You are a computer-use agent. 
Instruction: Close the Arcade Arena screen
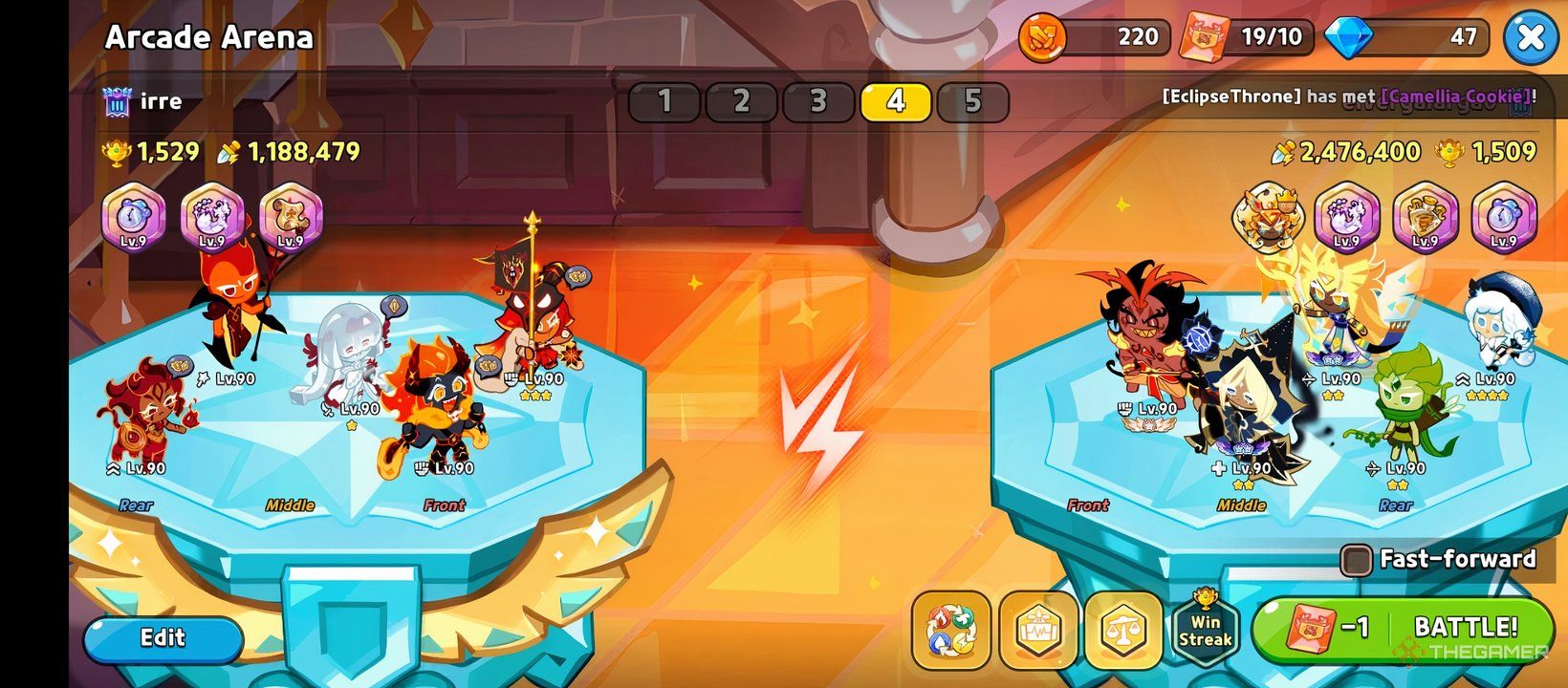[x=1531, y=38]
